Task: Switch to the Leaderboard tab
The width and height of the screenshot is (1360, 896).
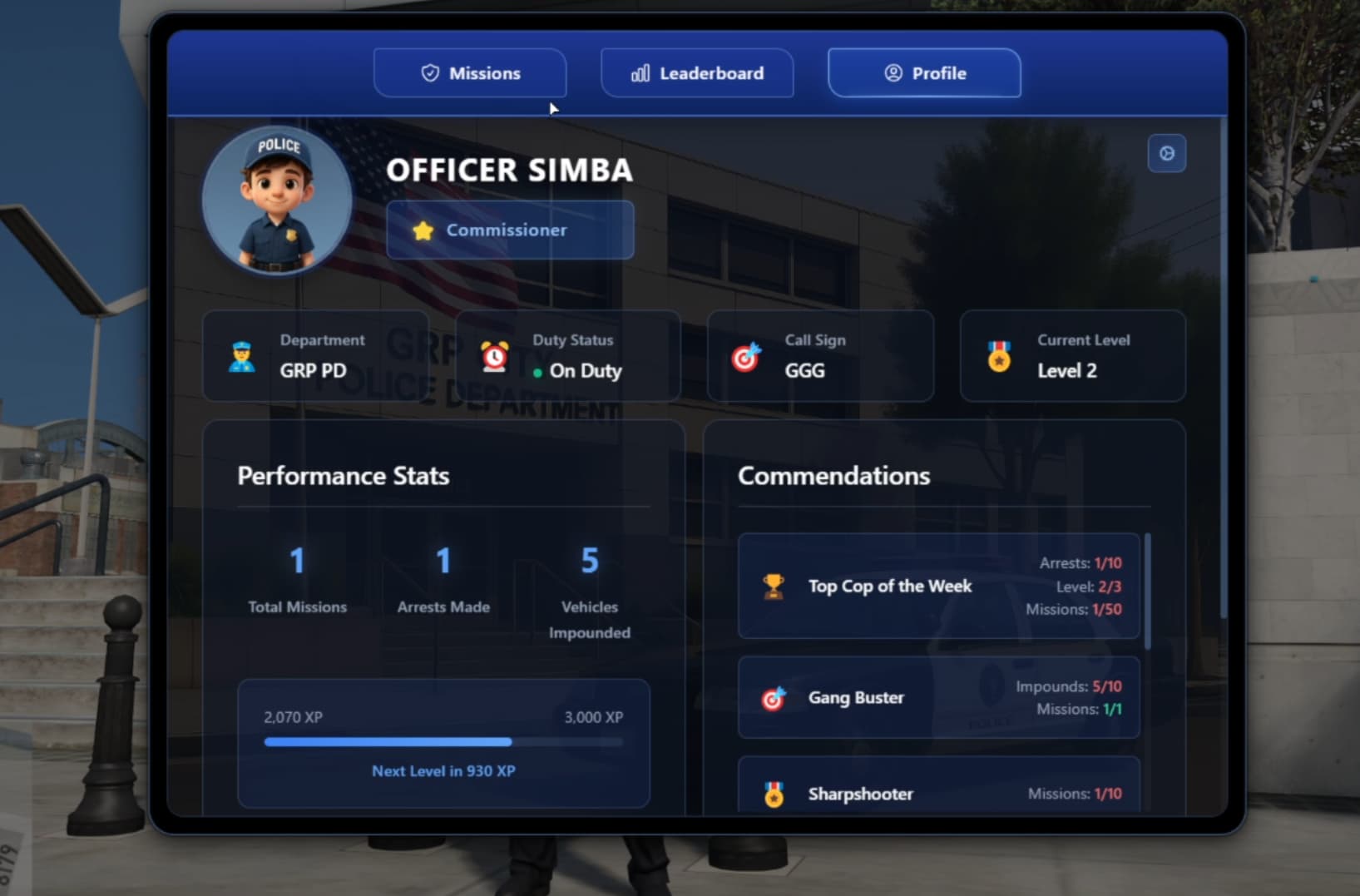Action: coord(697,73)
